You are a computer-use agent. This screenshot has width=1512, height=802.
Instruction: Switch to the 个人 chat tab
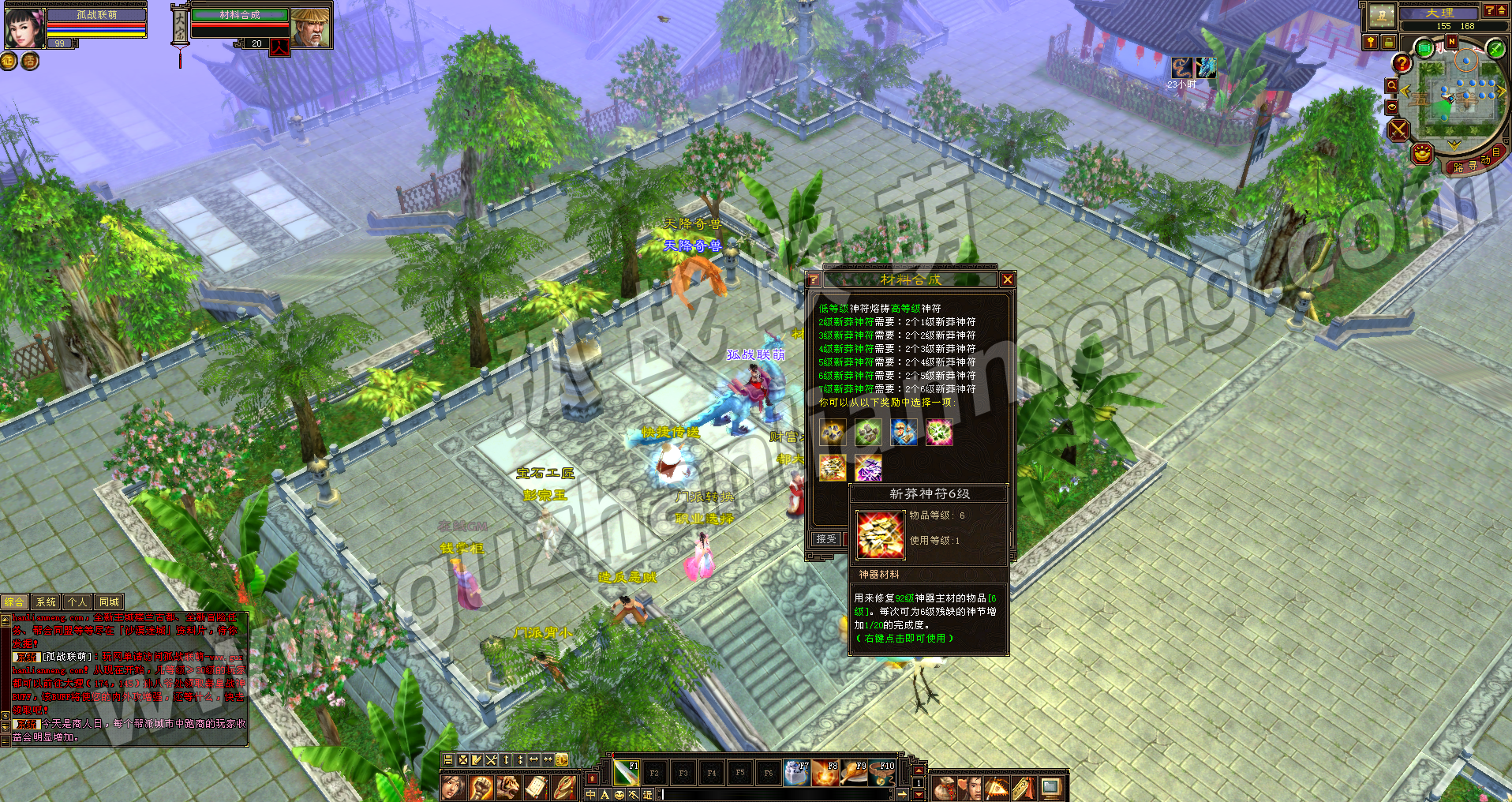(77, 602)
